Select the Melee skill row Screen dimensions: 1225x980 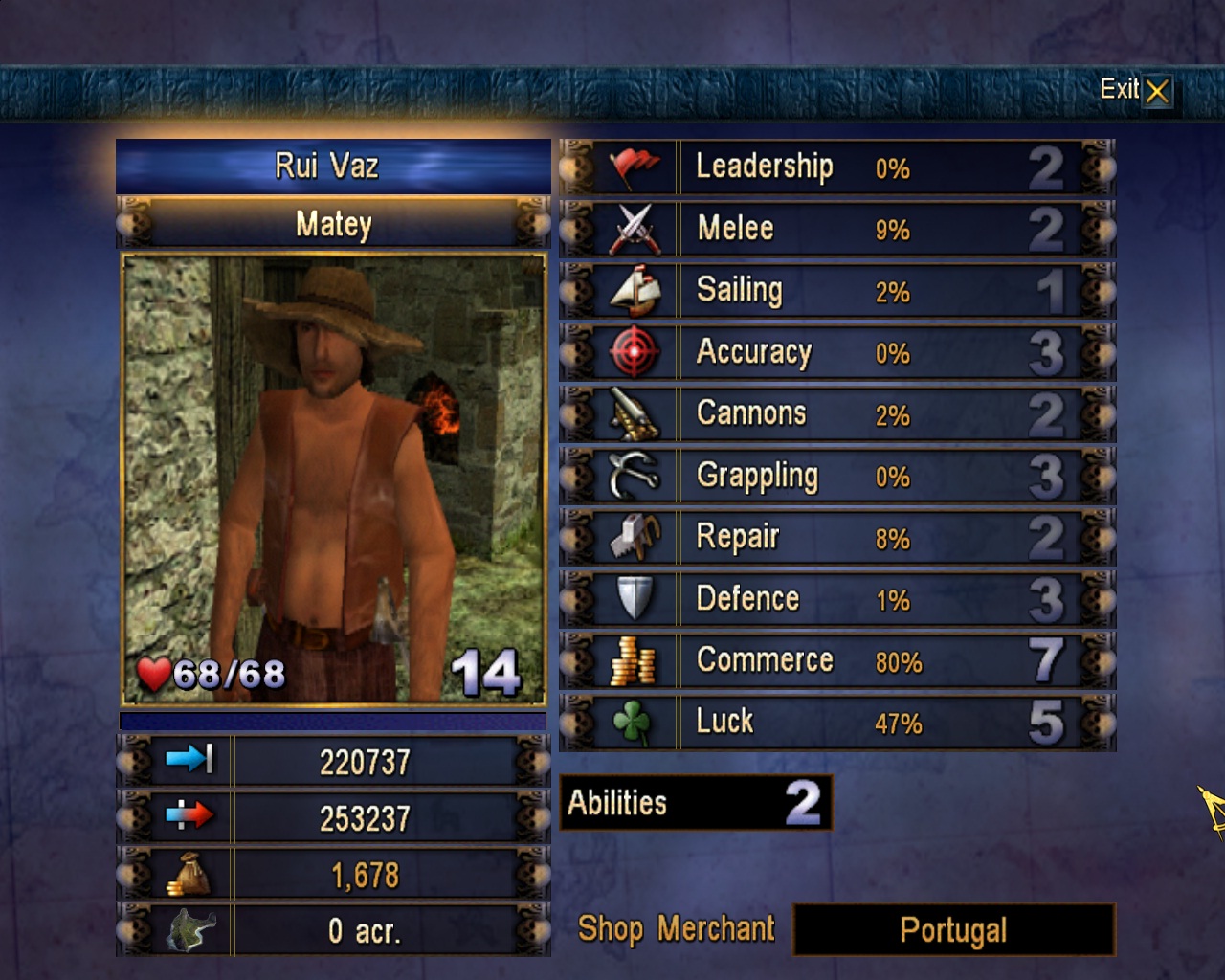tap(837, 229)
